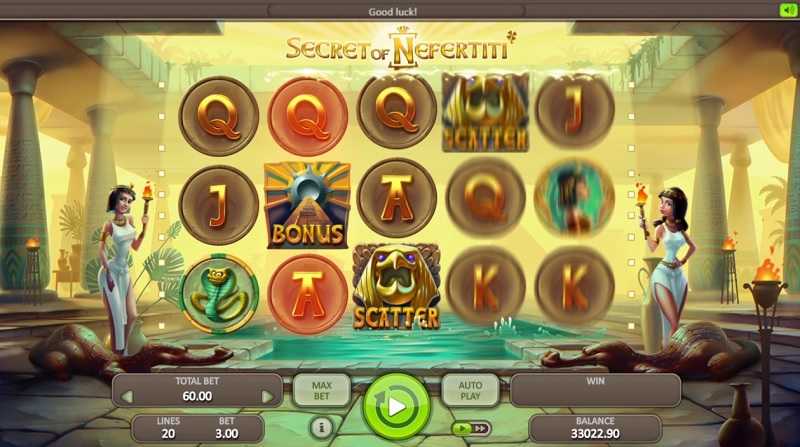Toggle the fast-forward spin speed switch

[x=470, y=428]
